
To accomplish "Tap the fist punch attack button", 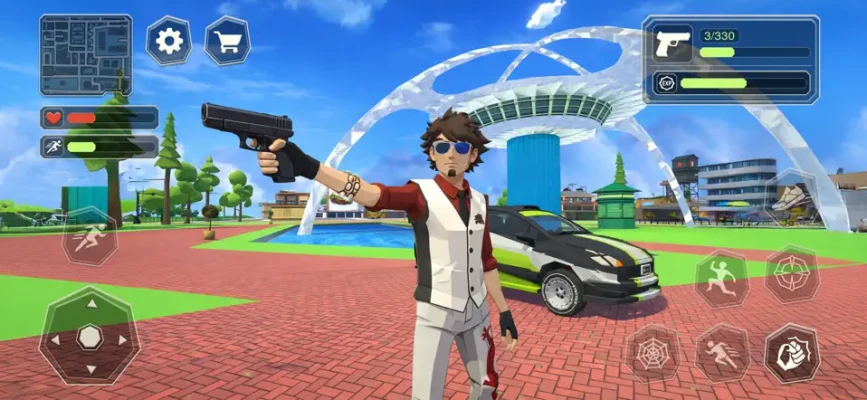I will 792,353.
